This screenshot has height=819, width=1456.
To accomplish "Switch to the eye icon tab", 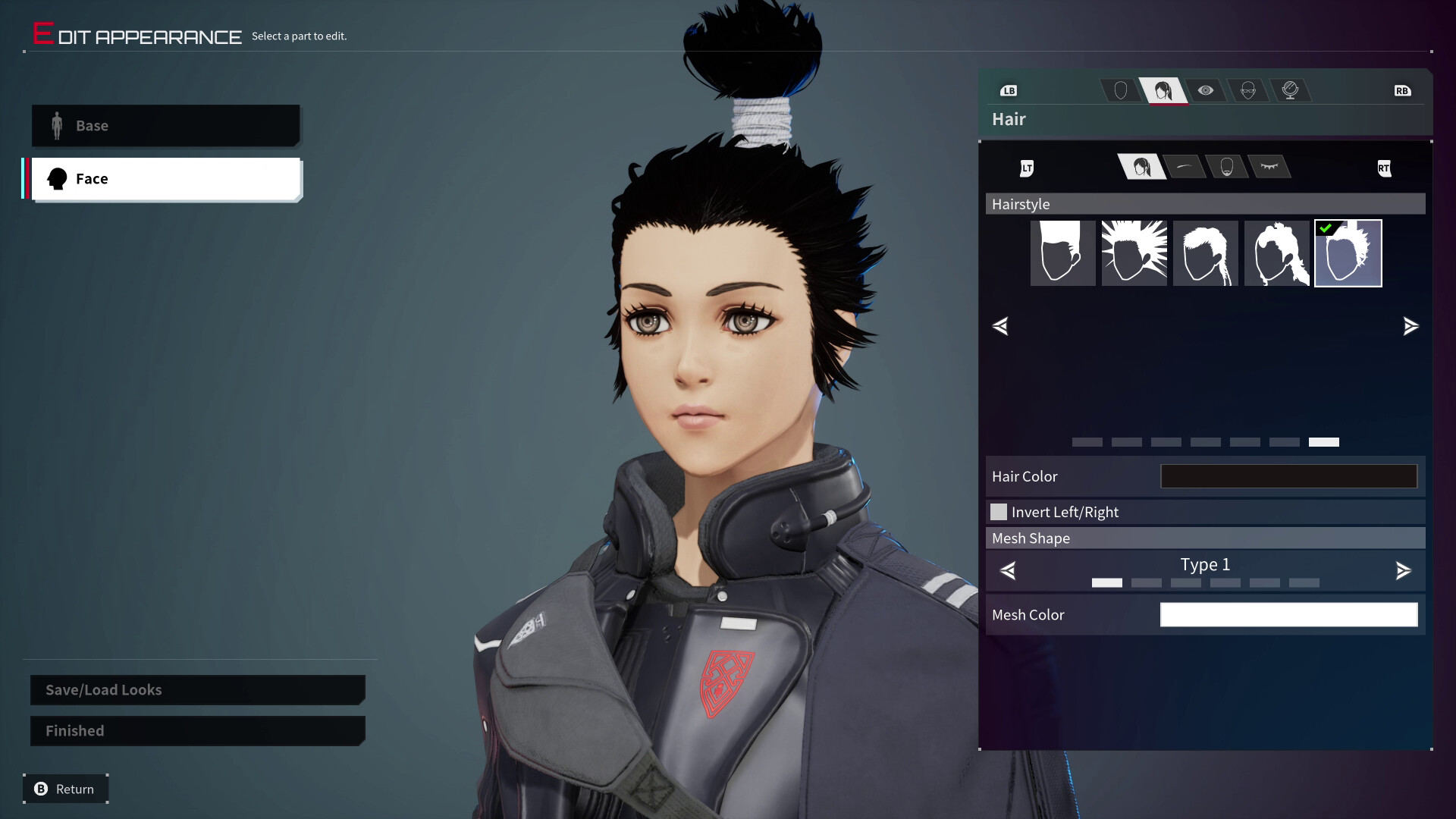I will coord(1205,91).
